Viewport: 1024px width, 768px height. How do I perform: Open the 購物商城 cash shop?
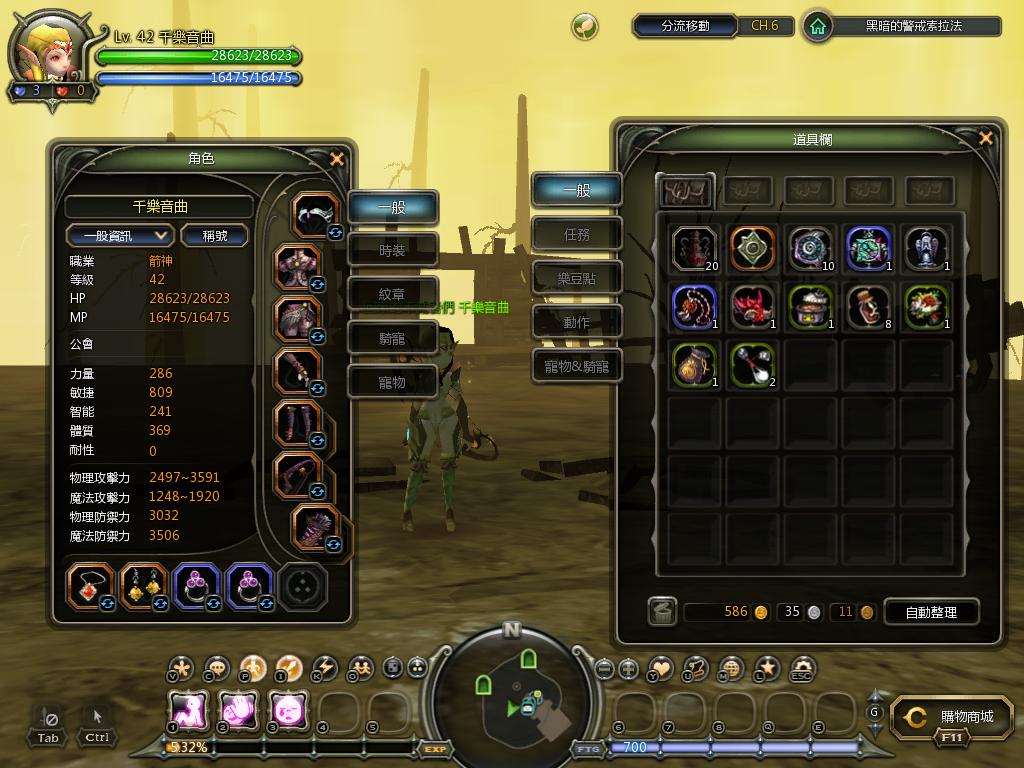(x=954, y=717)
